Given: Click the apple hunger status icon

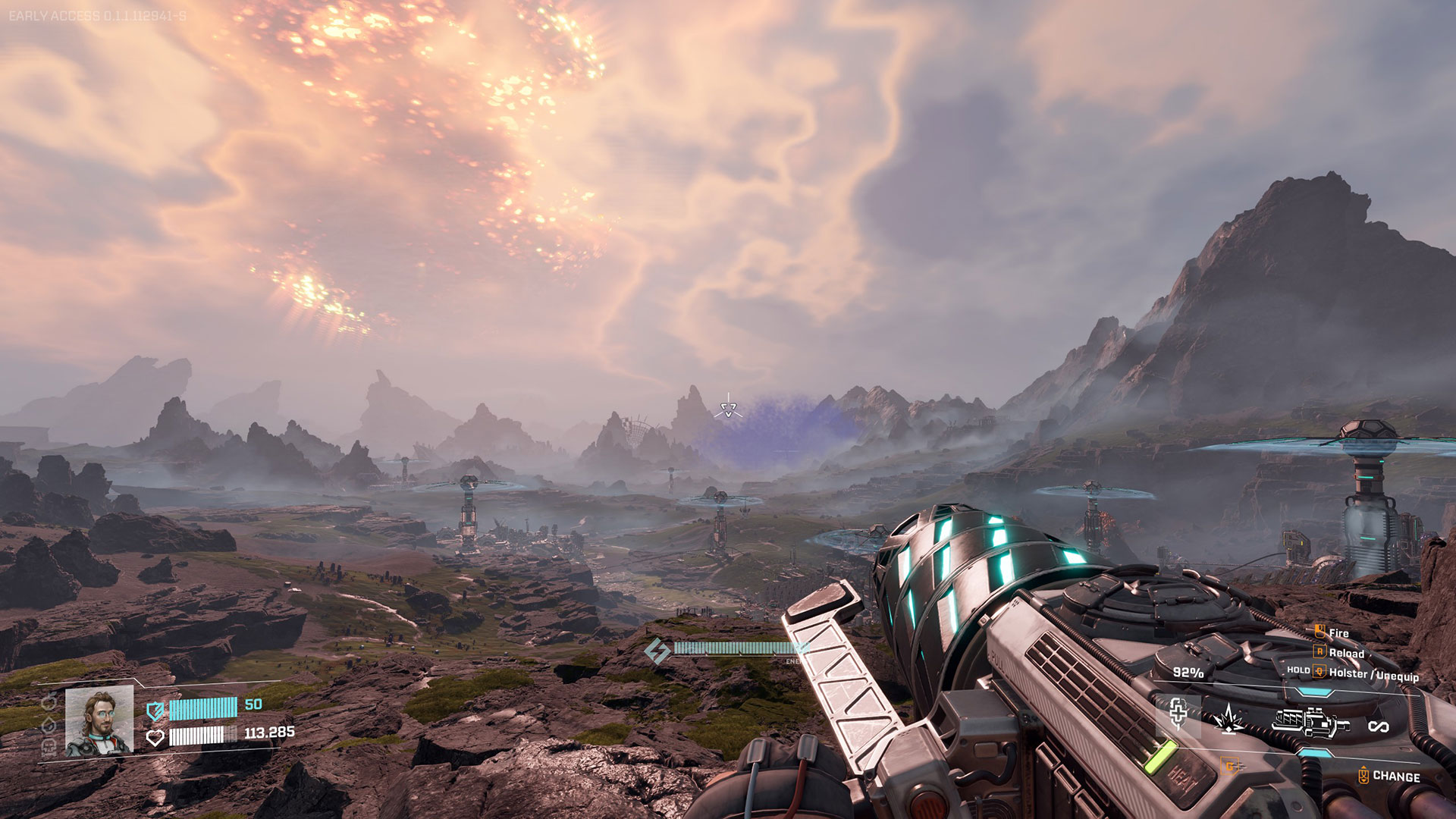Looking at the screenshot, I should tap(49, 702).
